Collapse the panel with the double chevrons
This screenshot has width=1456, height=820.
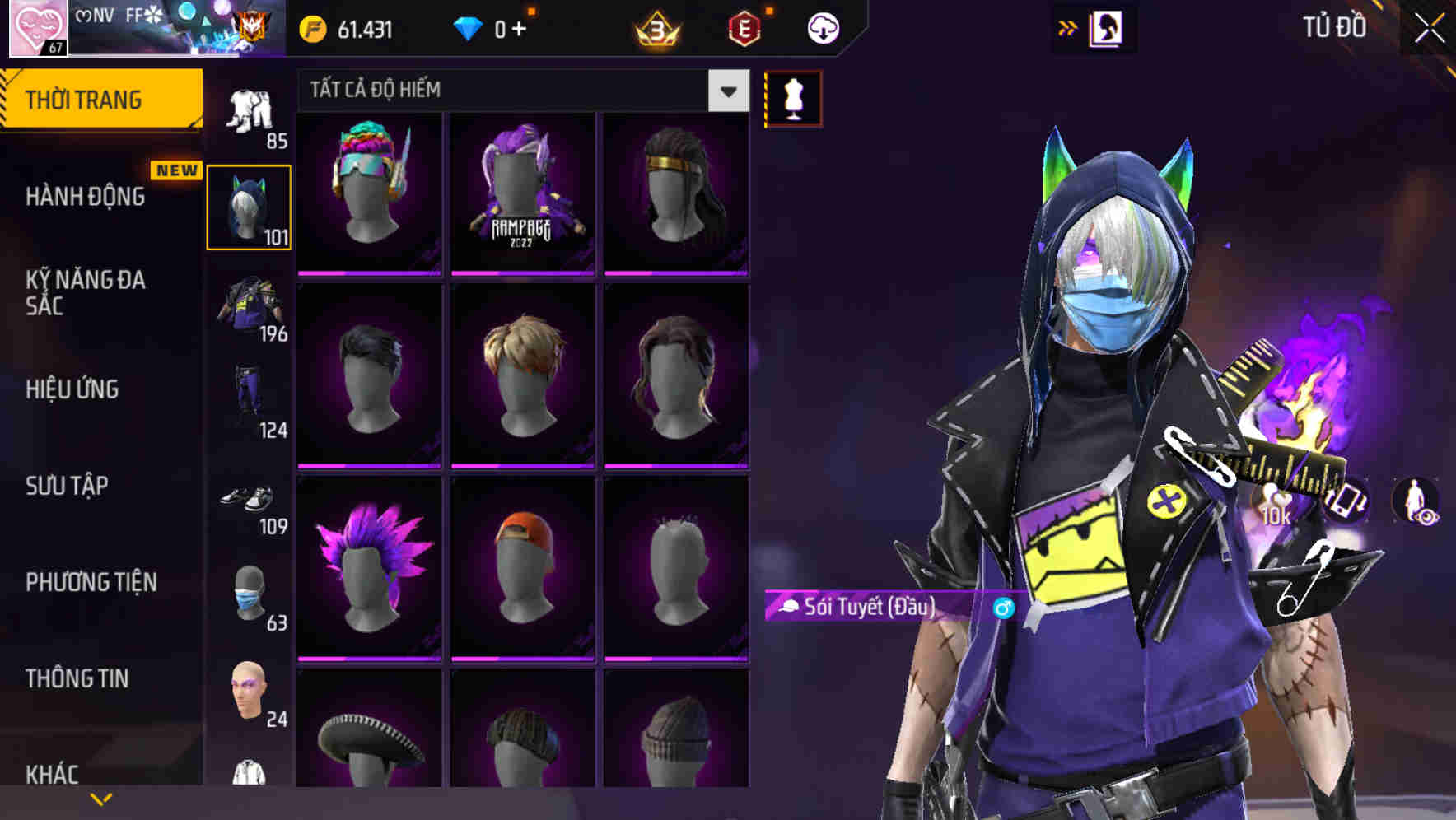point(1066,26)
